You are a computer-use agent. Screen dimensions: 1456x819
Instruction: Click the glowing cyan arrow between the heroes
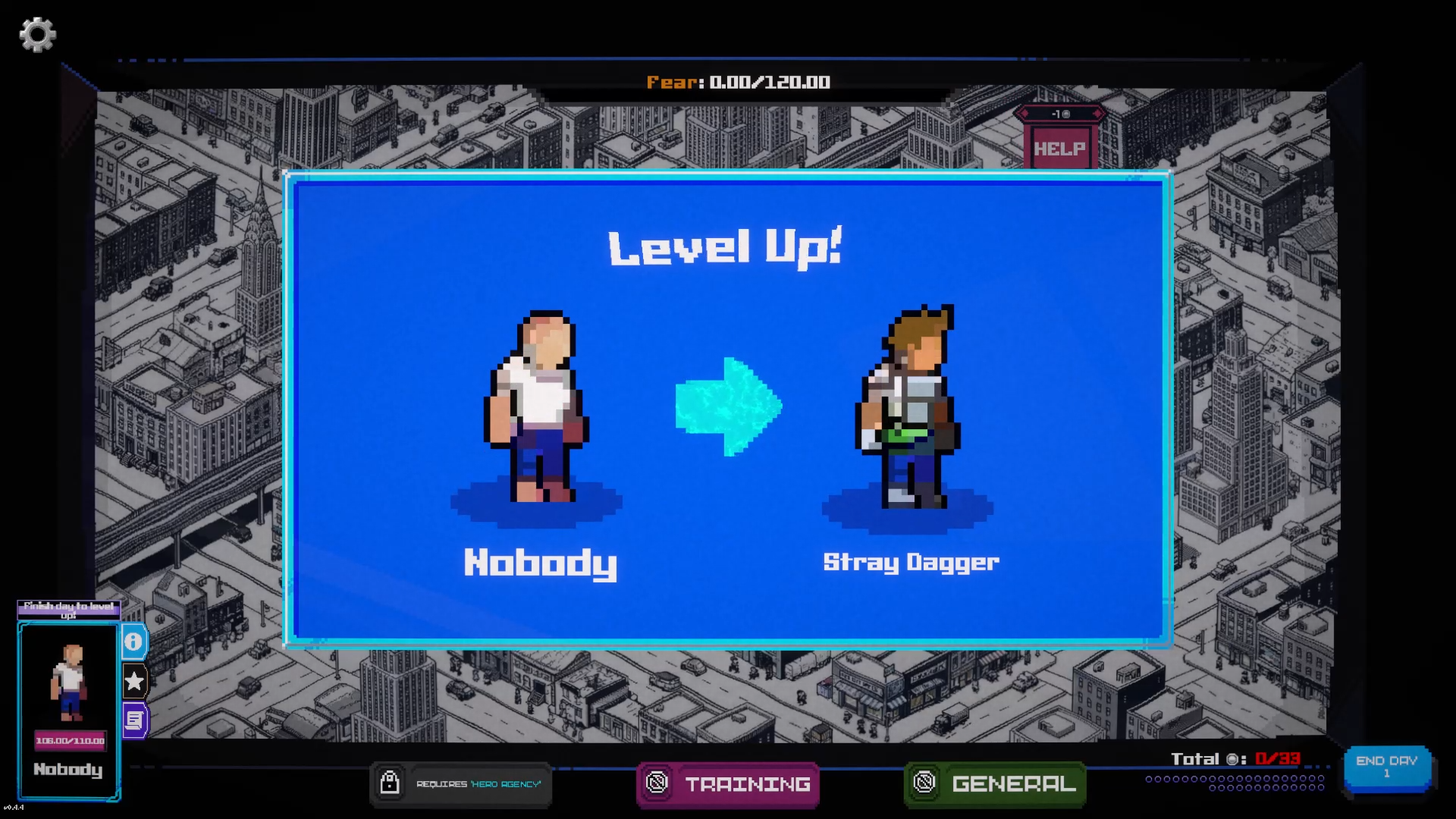[730, 407]
